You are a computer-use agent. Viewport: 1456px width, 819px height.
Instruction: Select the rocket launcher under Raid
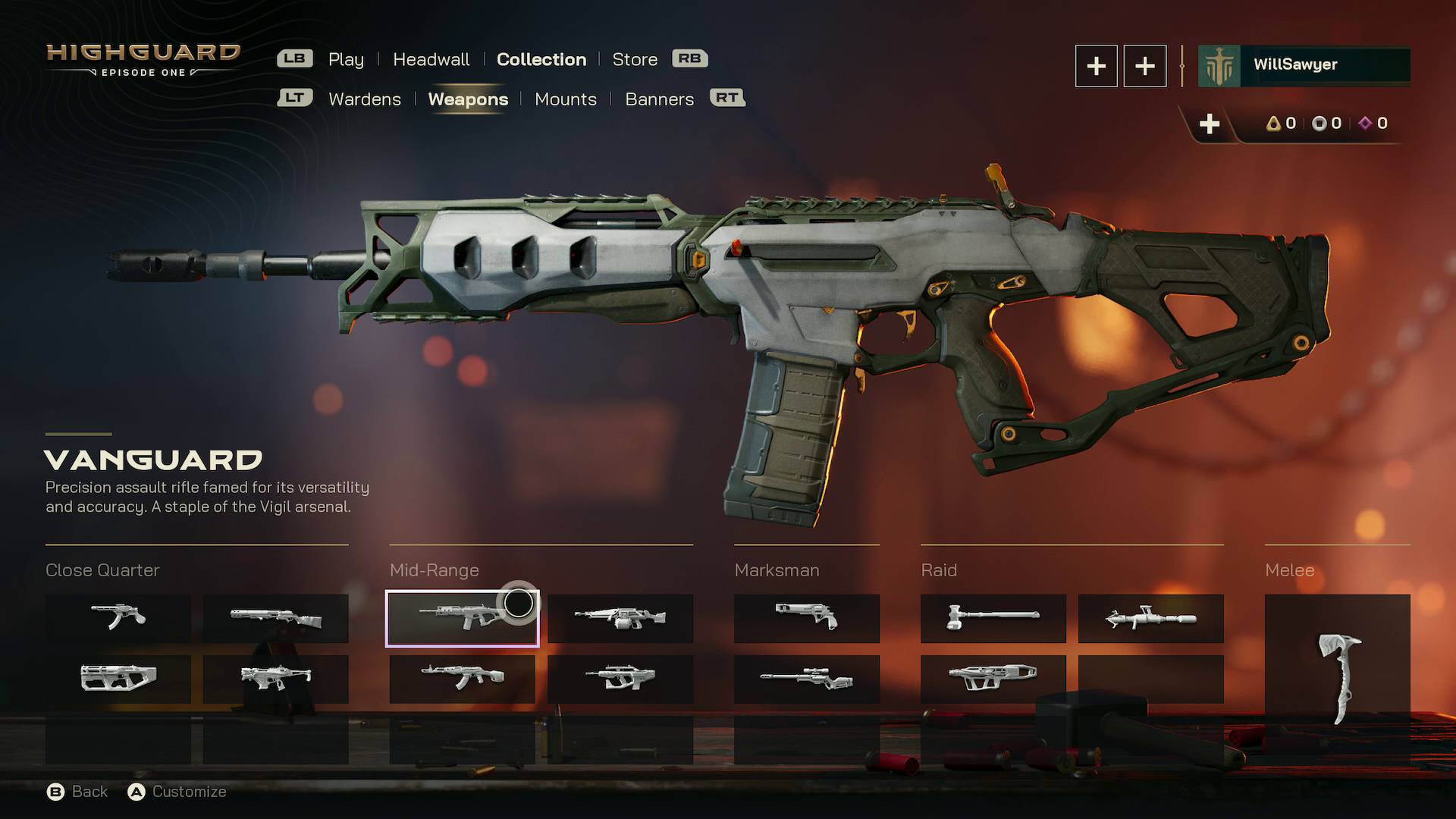click(x=1150, y=618)
